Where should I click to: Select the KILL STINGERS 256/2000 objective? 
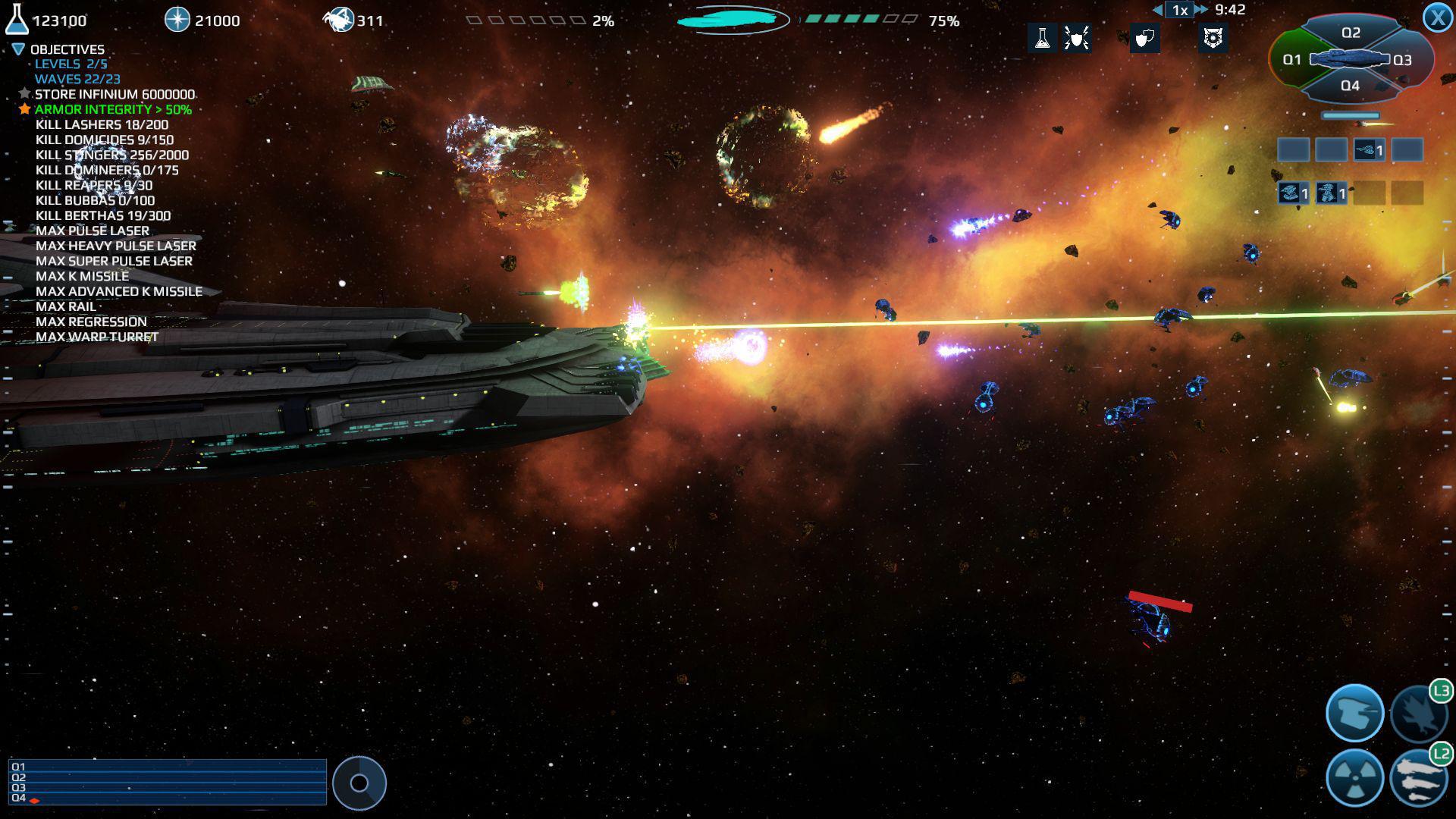(x=112, y=155)
